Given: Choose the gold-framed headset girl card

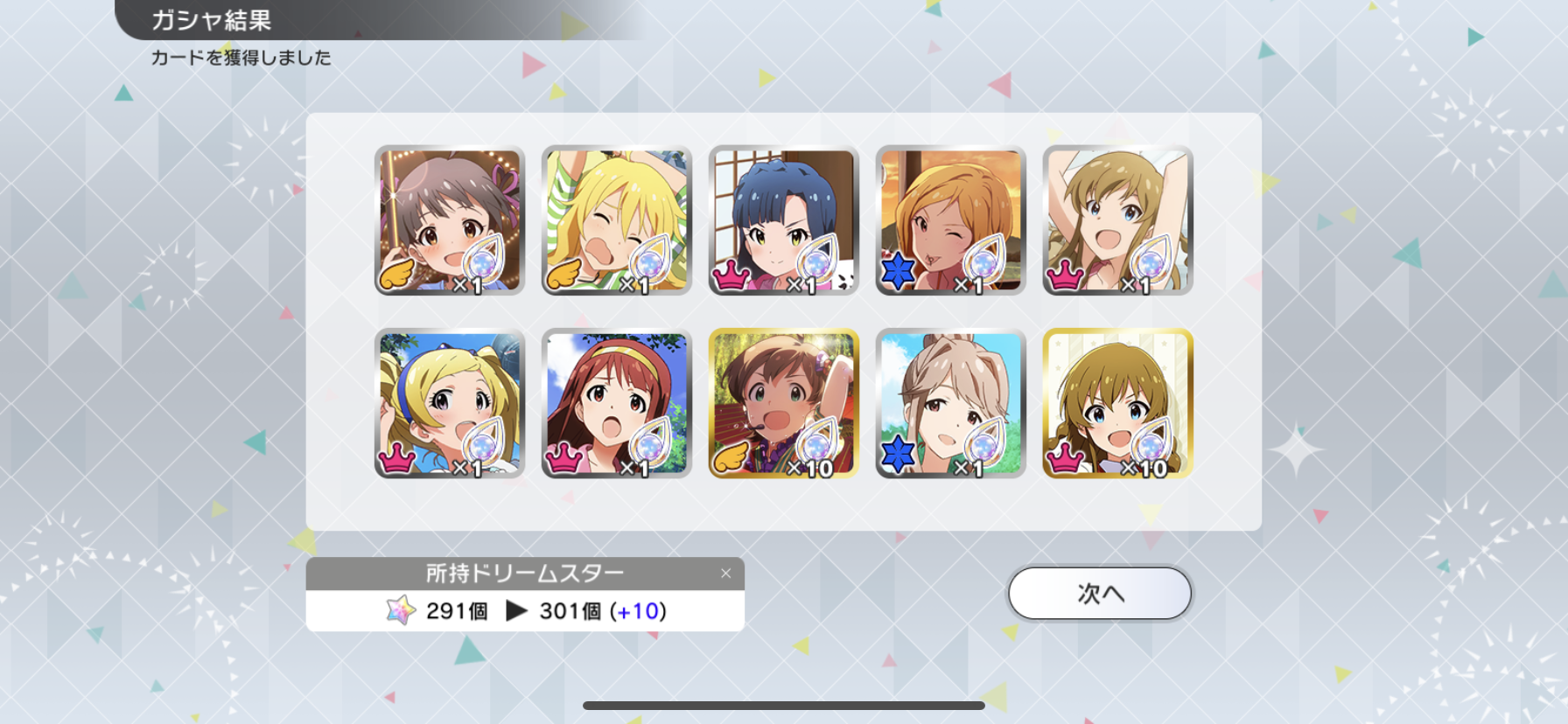Looking at the screenshot, I should [784, 404].
